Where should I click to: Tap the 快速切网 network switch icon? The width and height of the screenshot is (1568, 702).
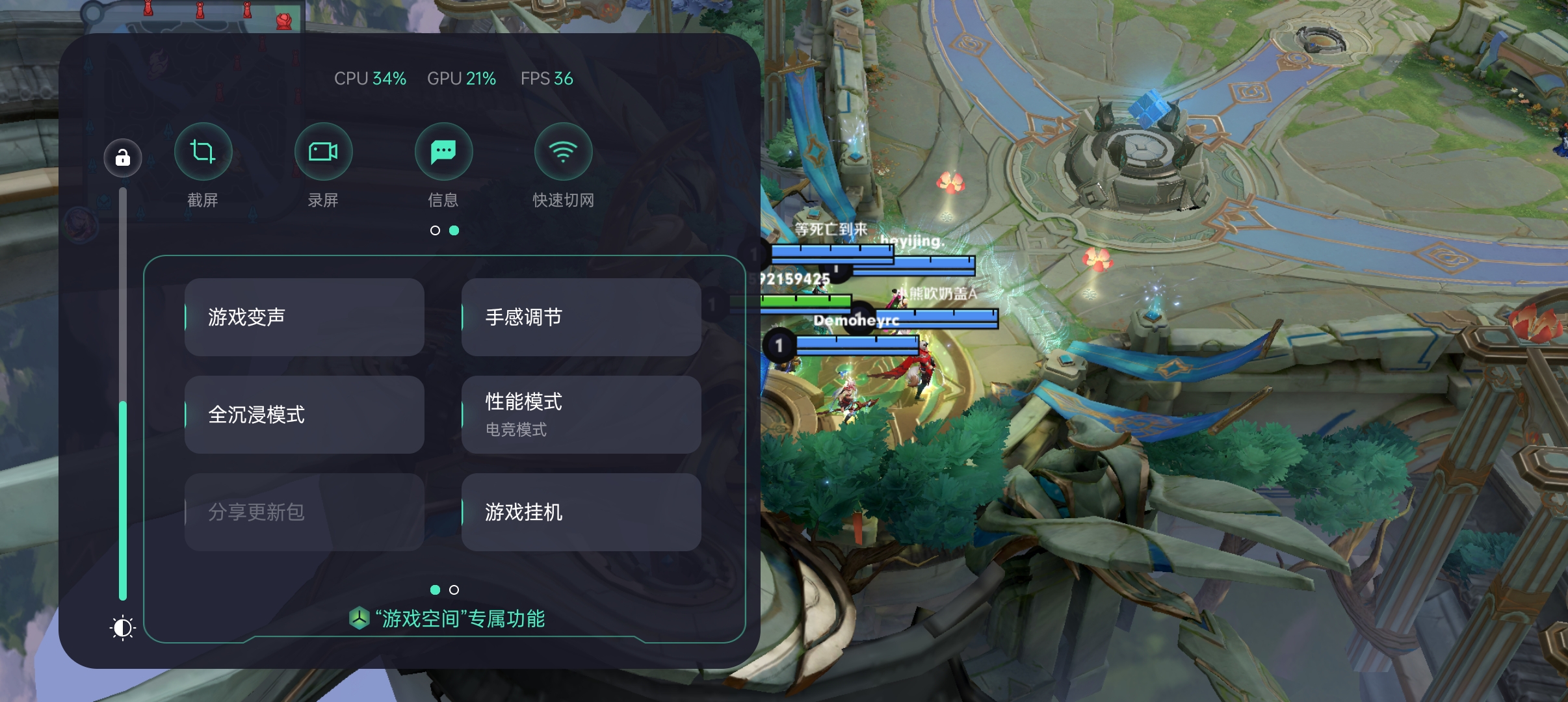click(562, 151)
